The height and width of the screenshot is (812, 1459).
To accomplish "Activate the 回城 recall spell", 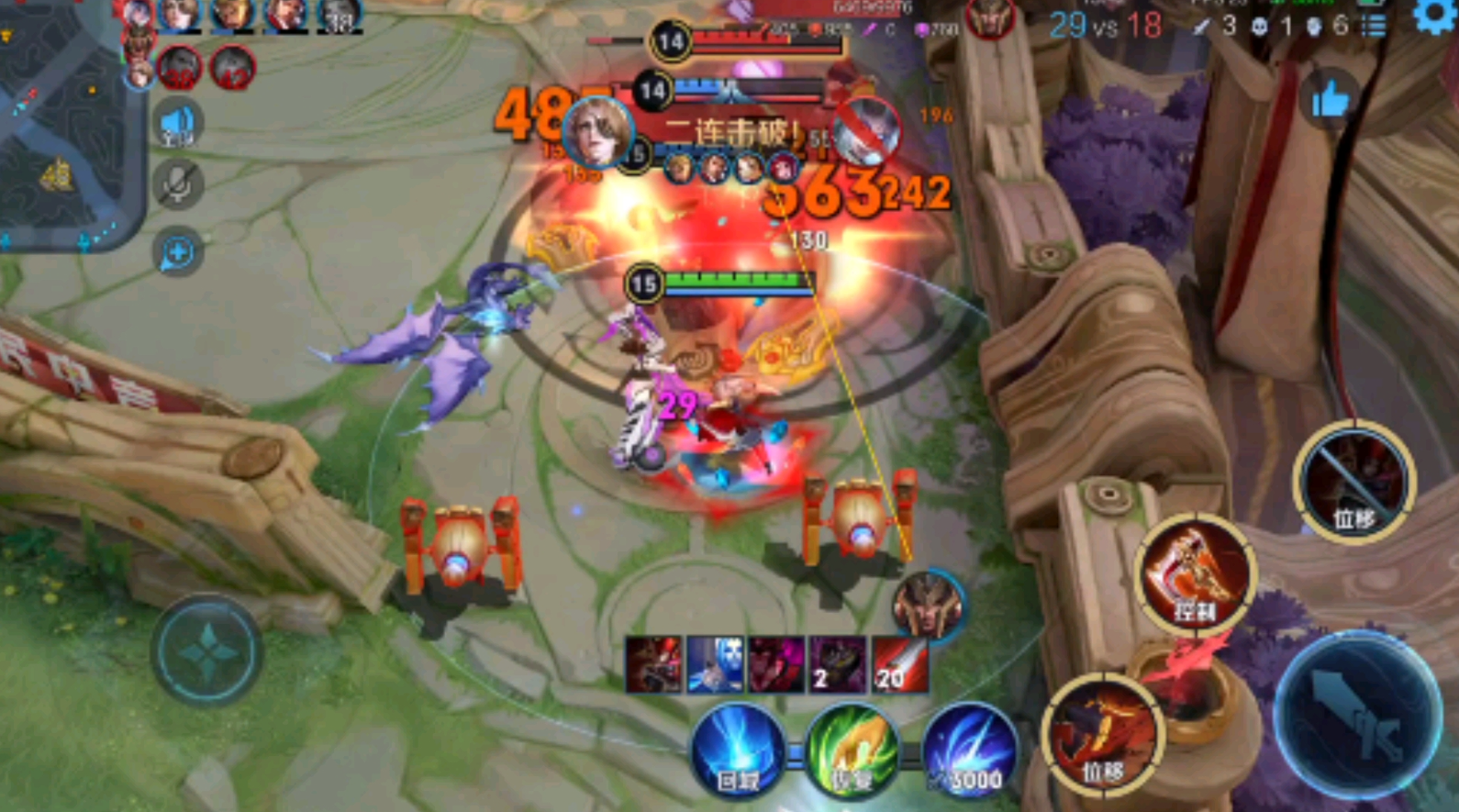I will (738, 752).
